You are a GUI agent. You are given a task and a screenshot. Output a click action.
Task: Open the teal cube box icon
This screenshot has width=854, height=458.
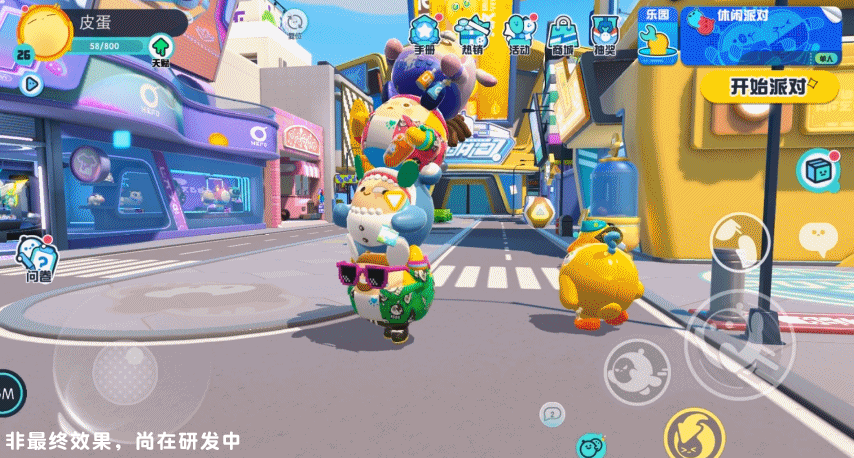(x=818, y=170)
